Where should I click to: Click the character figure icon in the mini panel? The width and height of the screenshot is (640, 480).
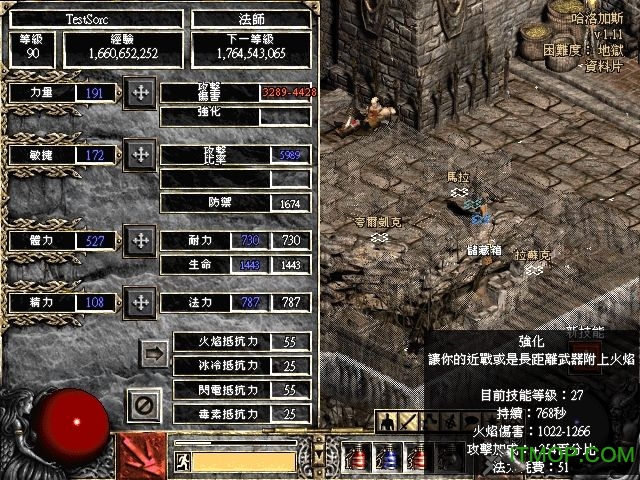coord(387,423)
